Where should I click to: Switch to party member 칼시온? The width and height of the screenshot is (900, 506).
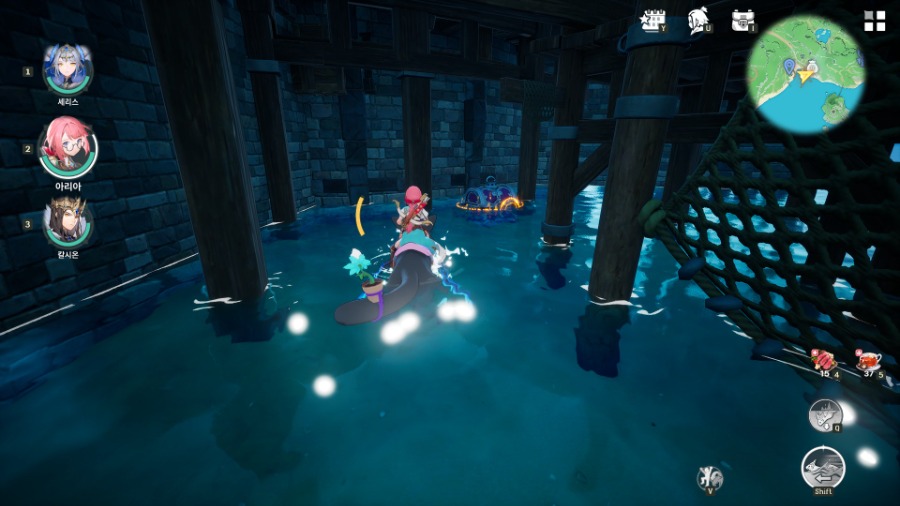pyautogui.click(x=68, y=222)
